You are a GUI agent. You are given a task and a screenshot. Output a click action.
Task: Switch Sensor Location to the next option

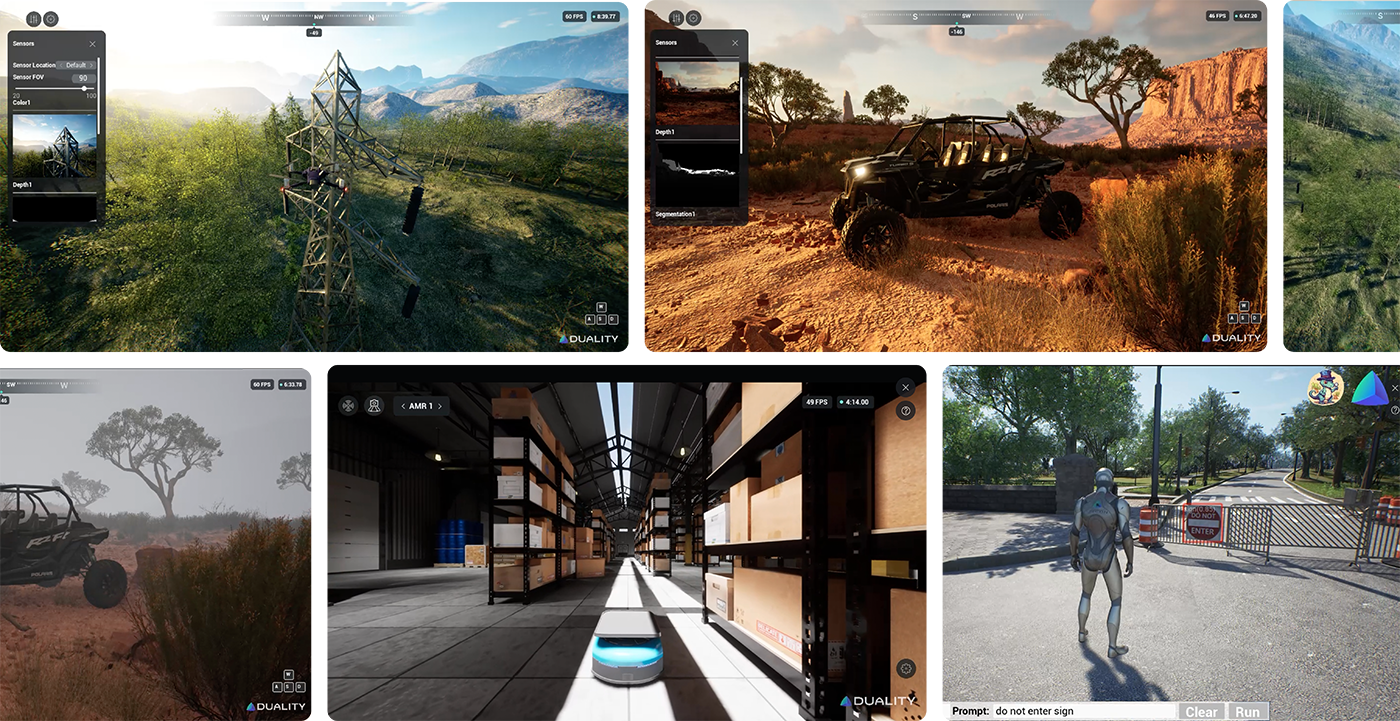pos(93,65)
